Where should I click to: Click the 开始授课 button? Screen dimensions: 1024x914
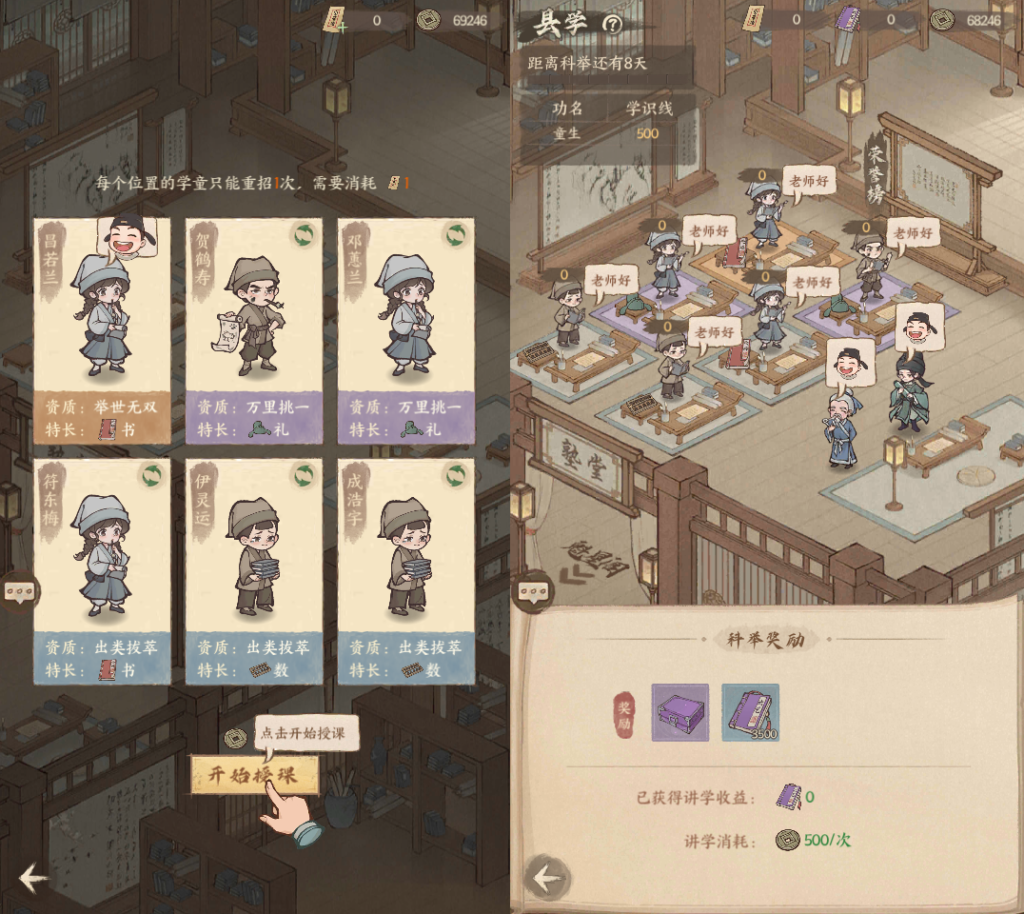(255, 775)
